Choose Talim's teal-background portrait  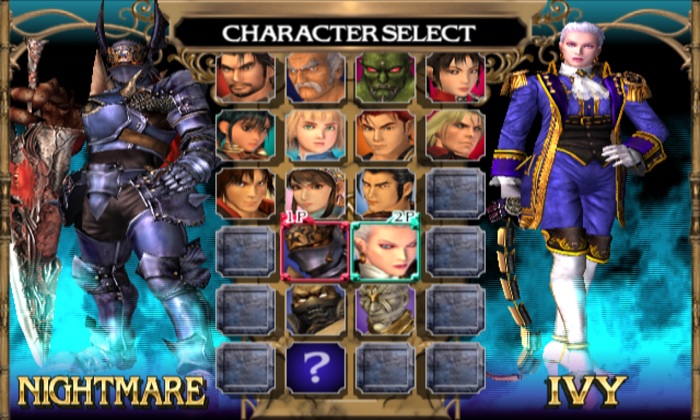click(x=245, y=135)
